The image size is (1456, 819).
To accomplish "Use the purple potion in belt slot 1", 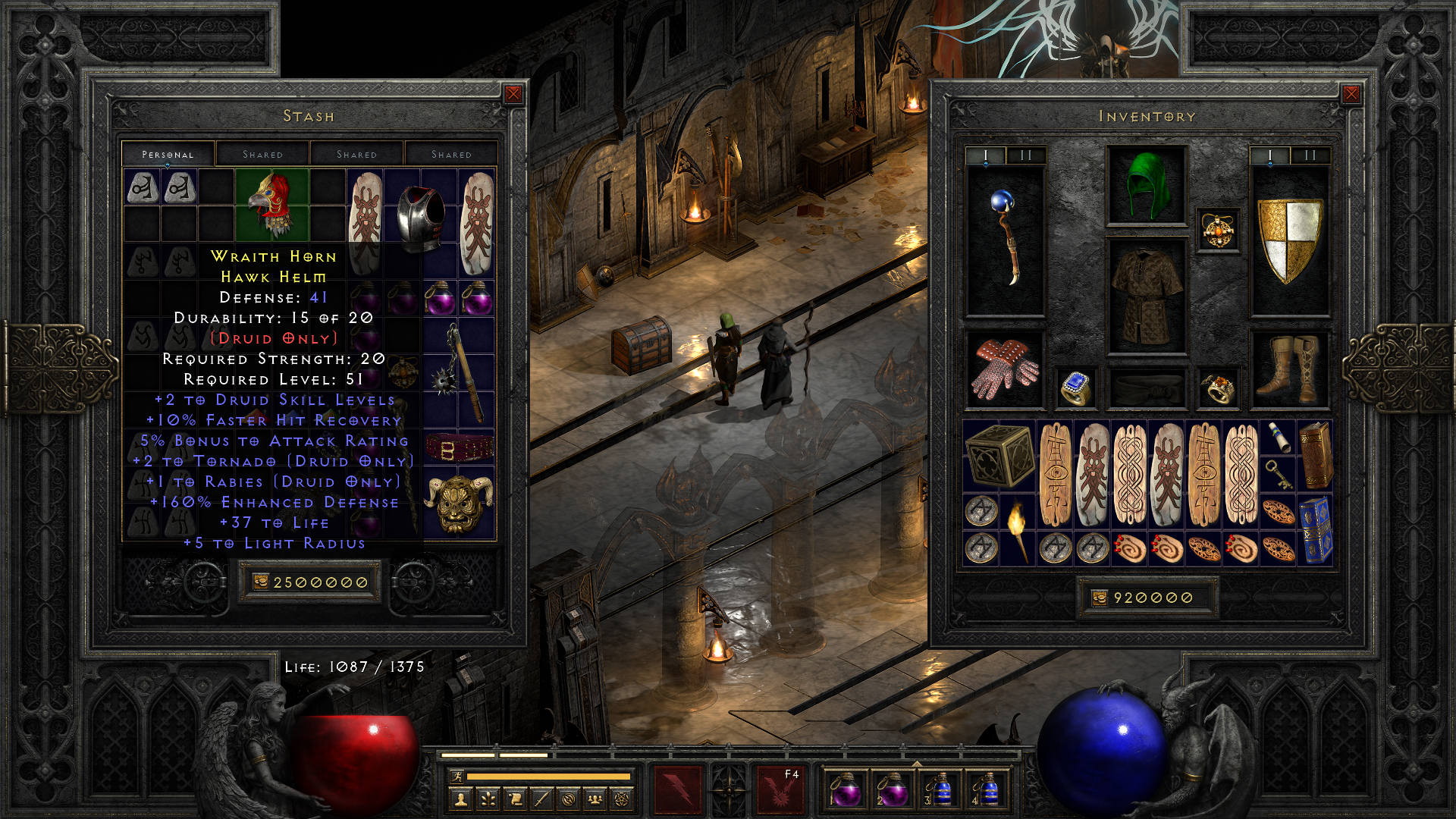I will point(844,790).
